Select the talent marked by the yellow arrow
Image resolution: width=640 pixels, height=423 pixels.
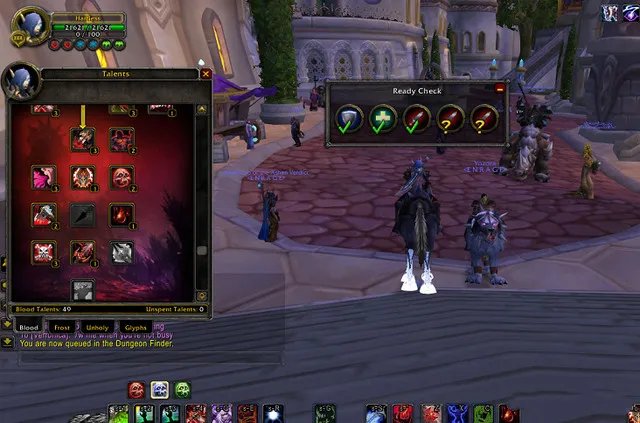(83, 139)
